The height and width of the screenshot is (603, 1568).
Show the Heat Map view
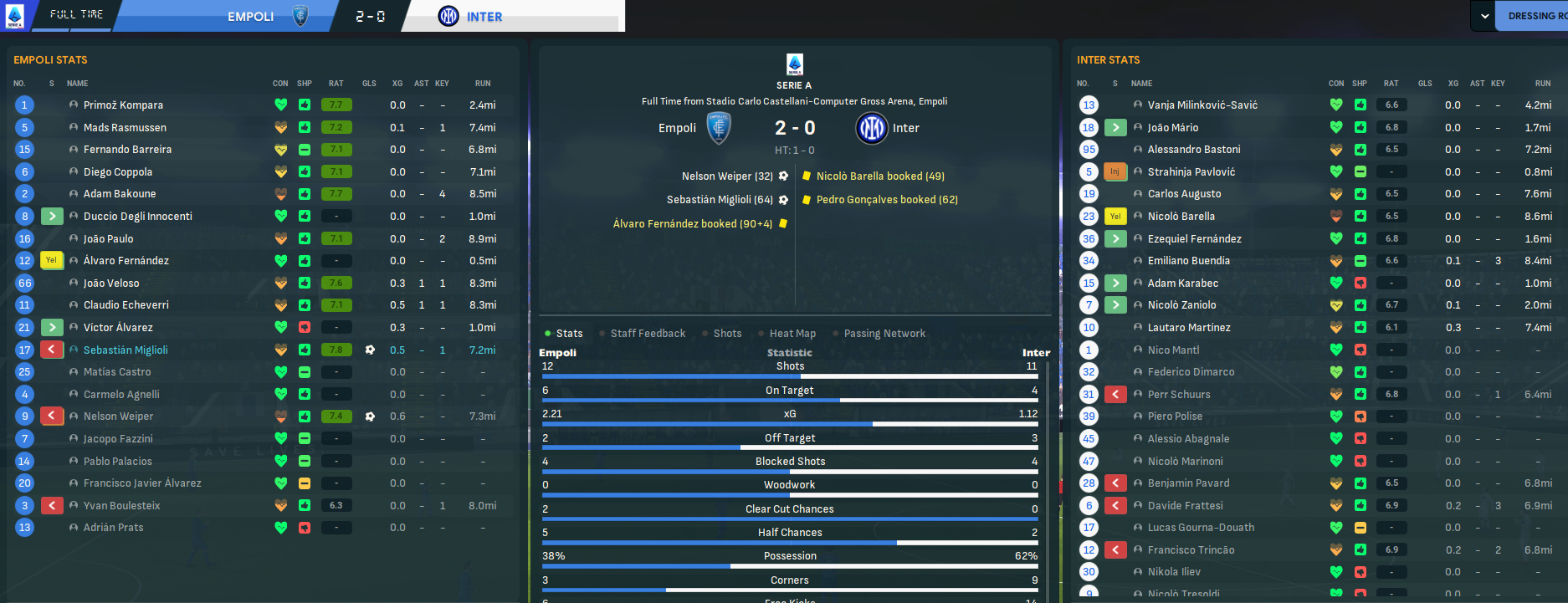792,334
